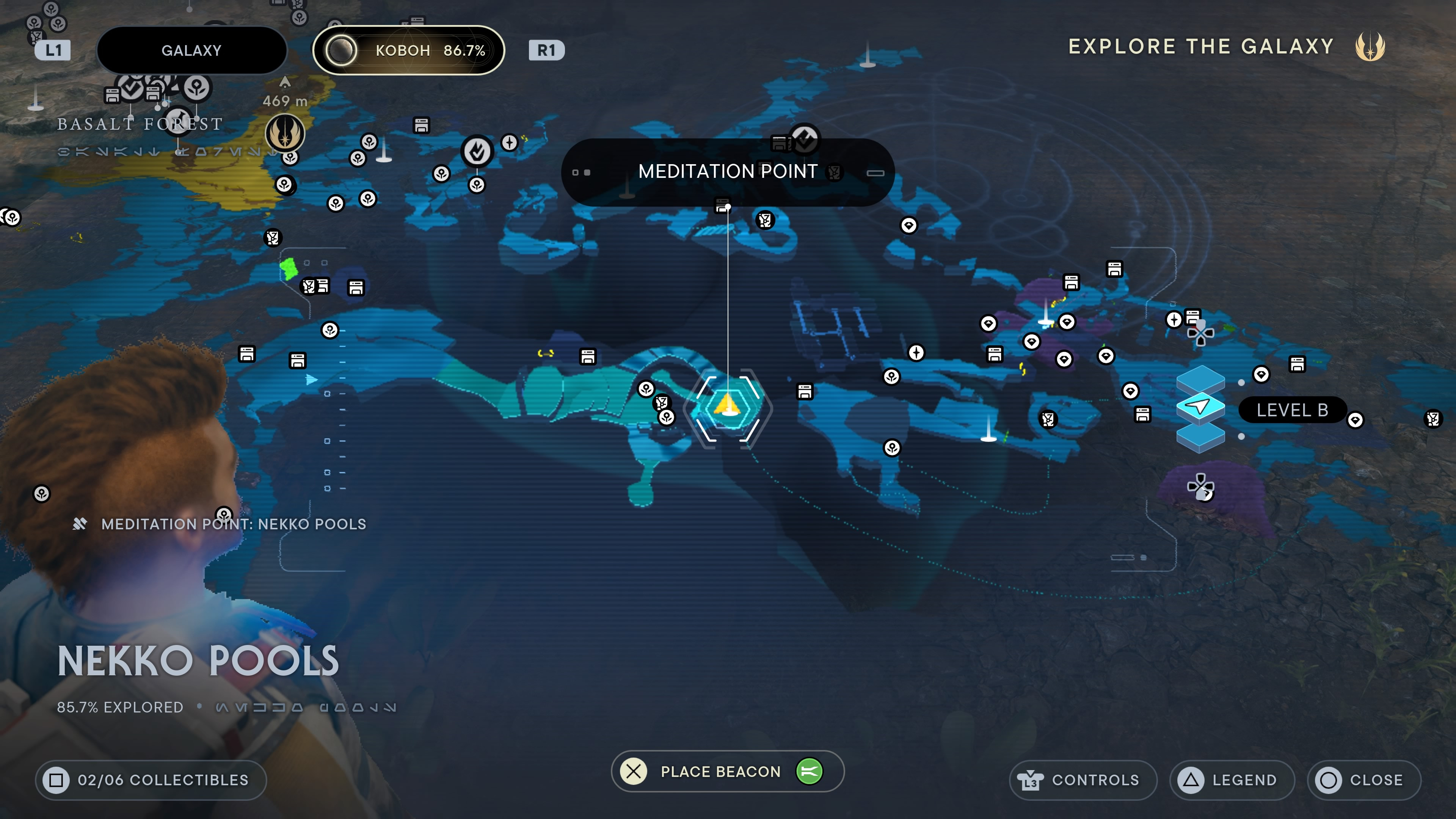The width and height of the screenshot is (1456, 819).
Task: Select the Koboh 86.7% planet tab
Action: pyautogui.click(x=408, y=50)
